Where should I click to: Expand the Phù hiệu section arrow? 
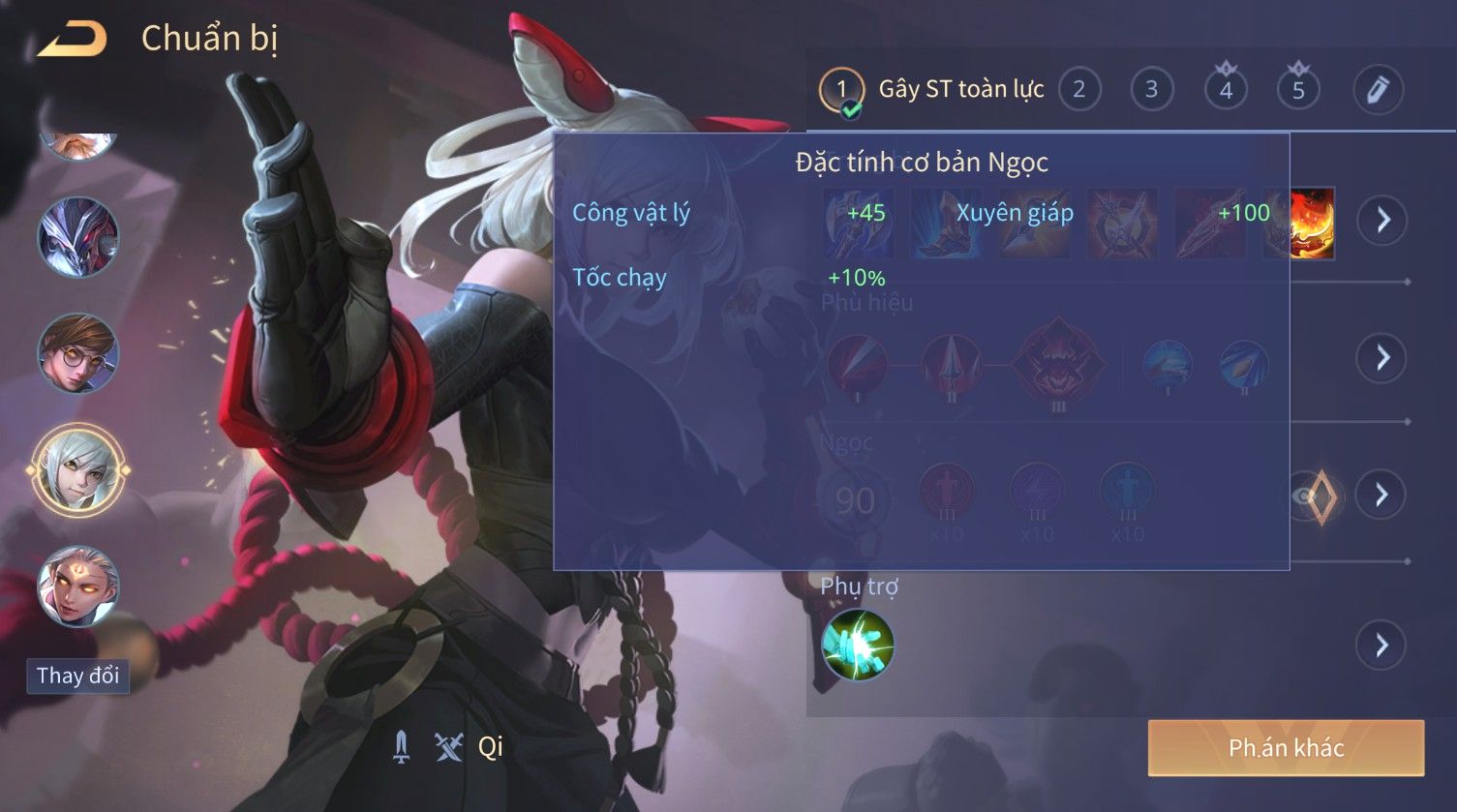(1382, 358)
